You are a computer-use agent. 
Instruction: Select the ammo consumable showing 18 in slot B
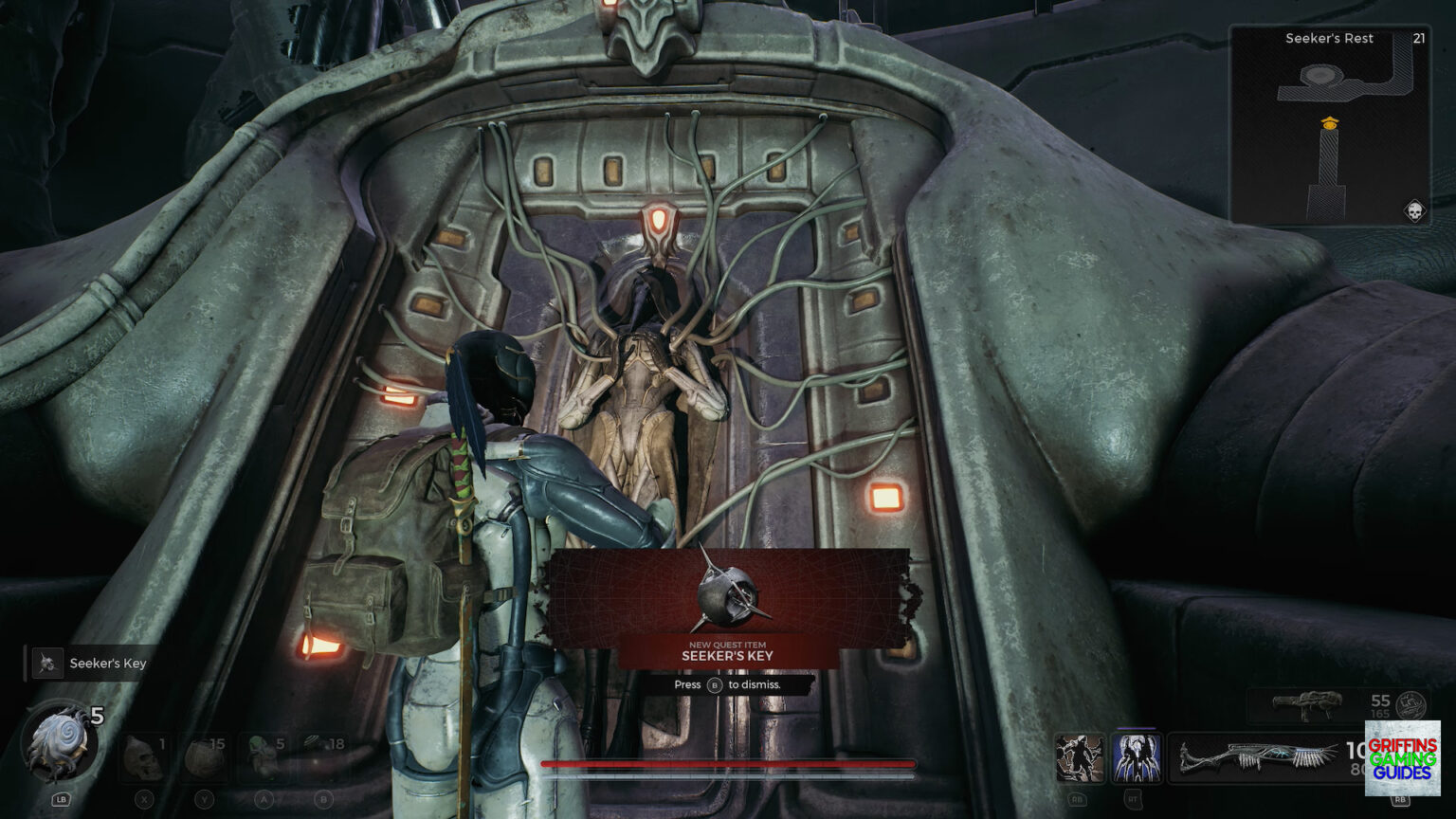pos(320,757)
